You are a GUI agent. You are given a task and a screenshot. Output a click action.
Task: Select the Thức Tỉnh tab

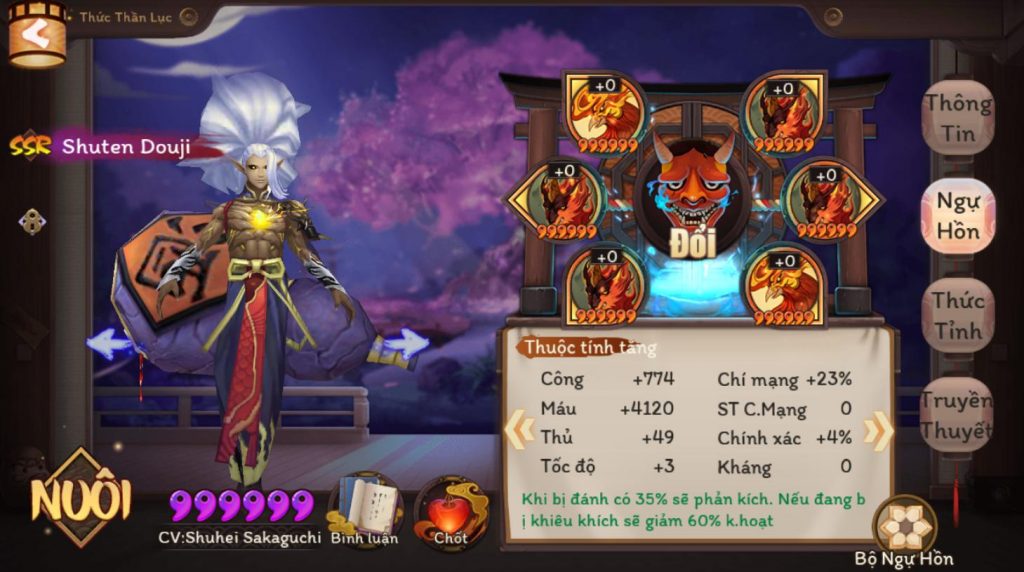(957, 314)
